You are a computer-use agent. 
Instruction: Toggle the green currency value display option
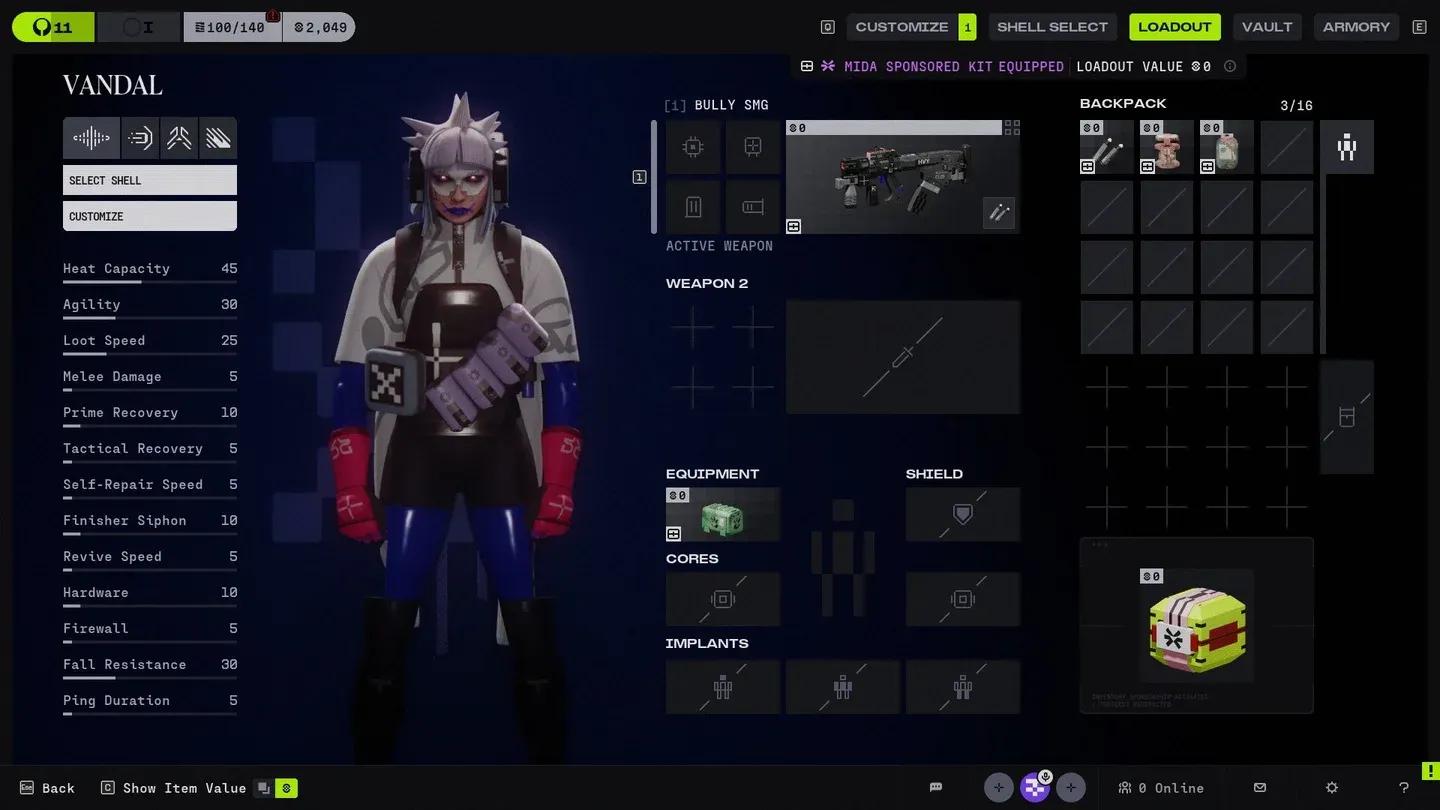click(x=285, y=788)
